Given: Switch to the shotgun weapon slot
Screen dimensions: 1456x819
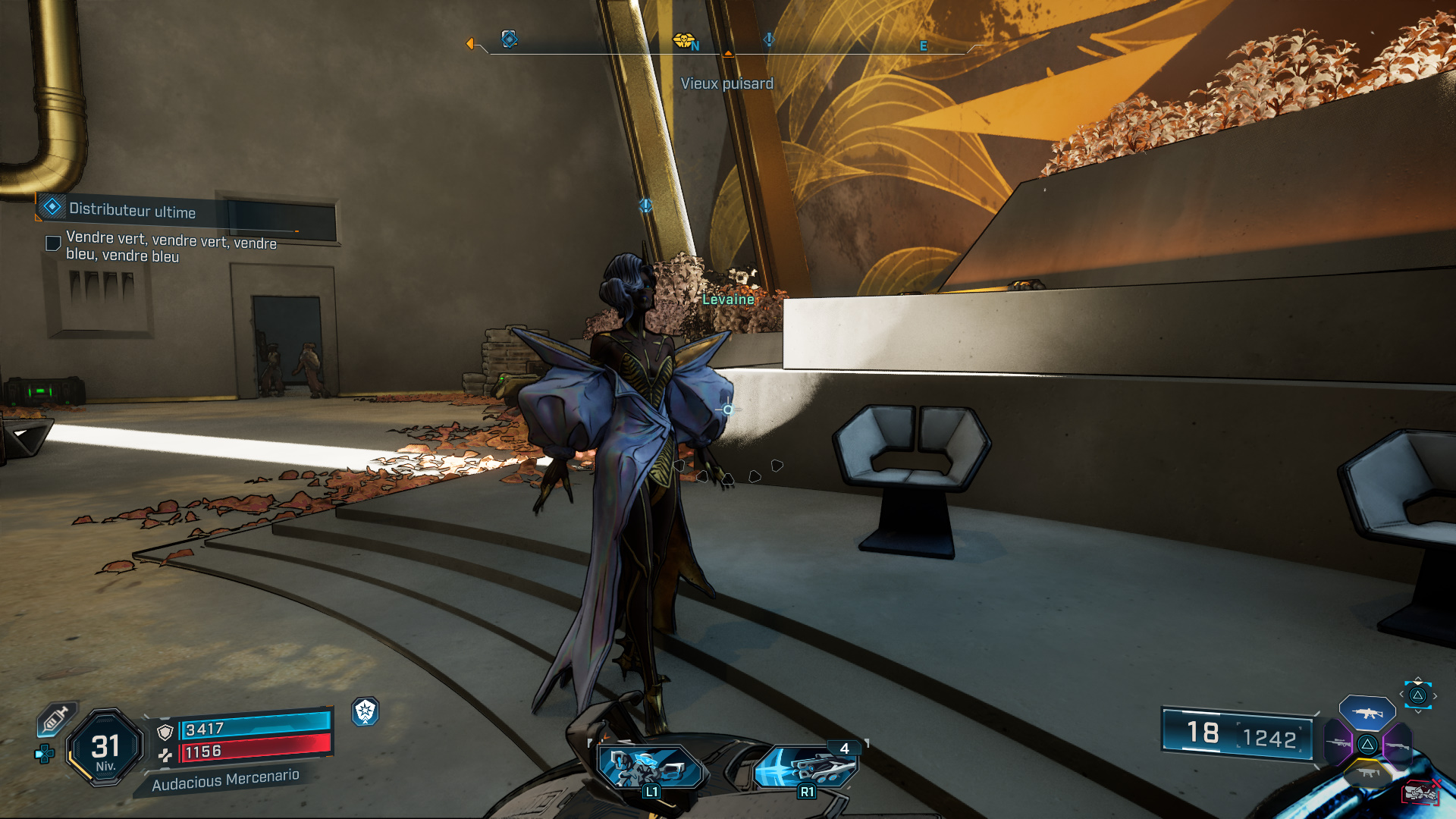Looking at the screenshot, I should [x=1397, y=745].
